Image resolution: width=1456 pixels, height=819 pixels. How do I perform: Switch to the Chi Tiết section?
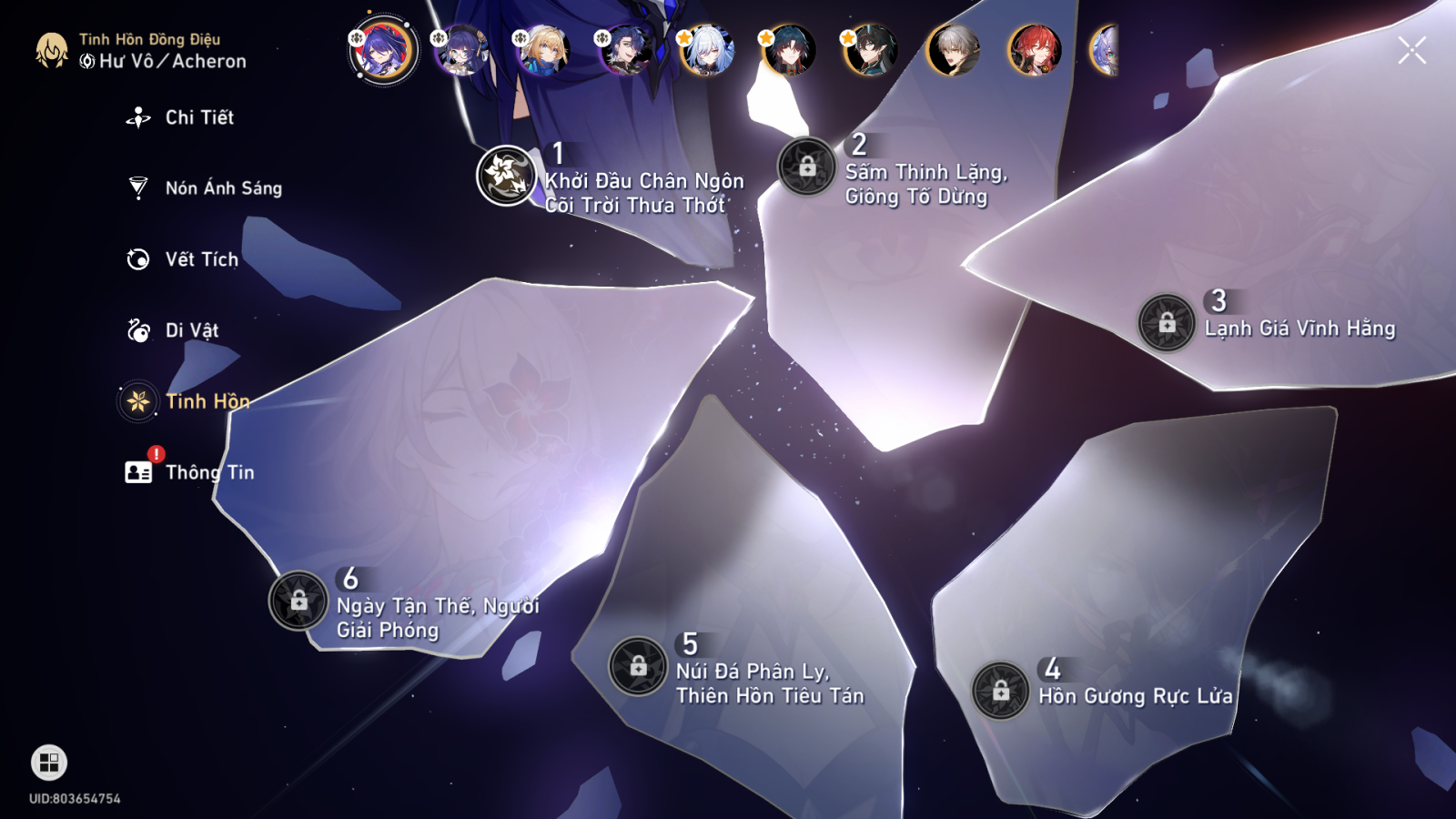point(136,116)
